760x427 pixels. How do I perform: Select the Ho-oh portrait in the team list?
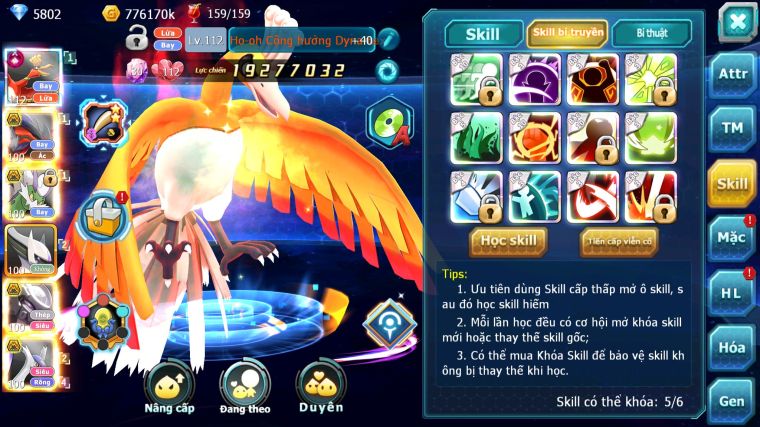pyautogui.click(x=33, y=77)
